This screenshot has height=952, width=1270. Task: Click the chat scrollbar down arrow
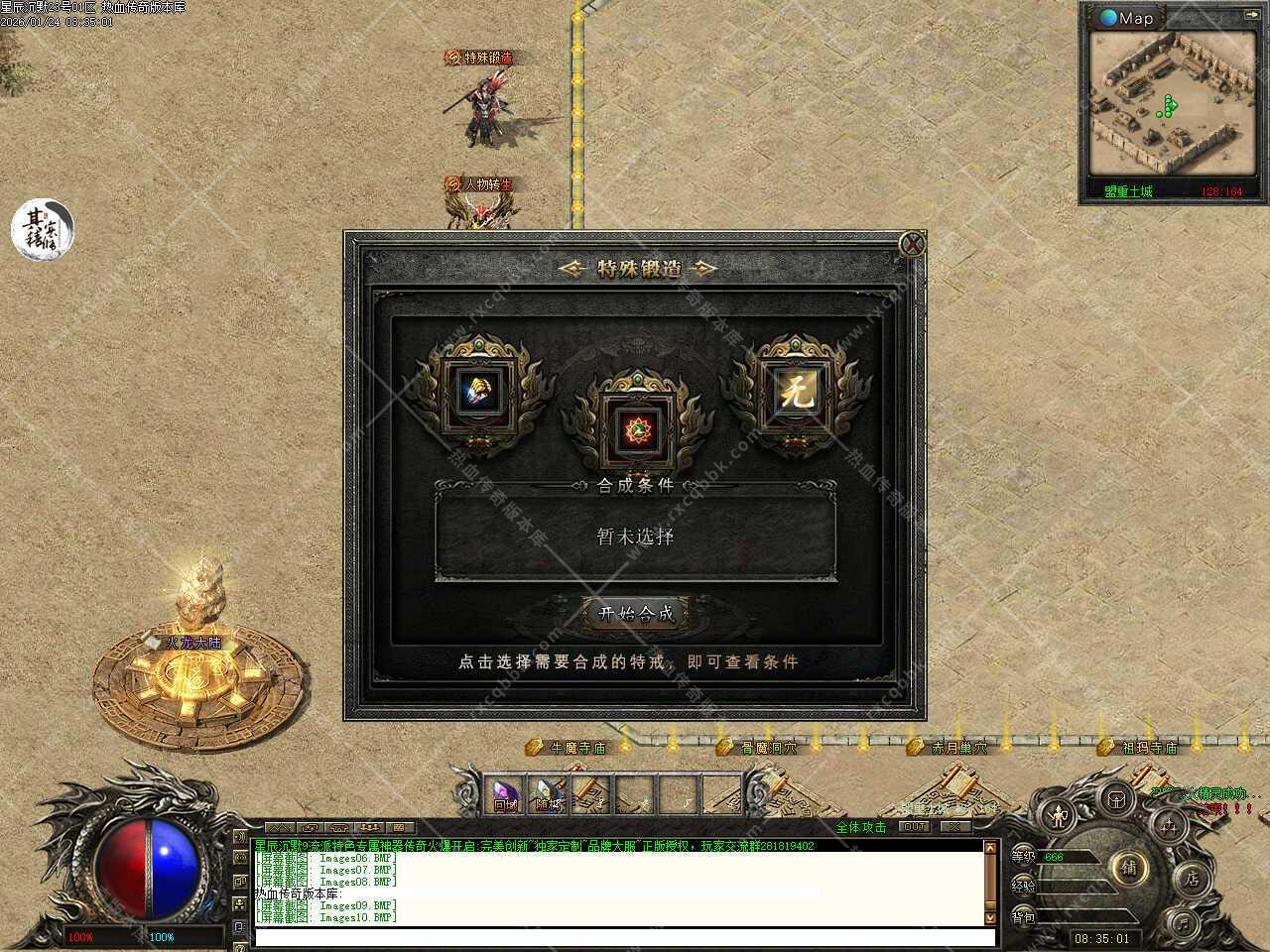coord(989,918)
